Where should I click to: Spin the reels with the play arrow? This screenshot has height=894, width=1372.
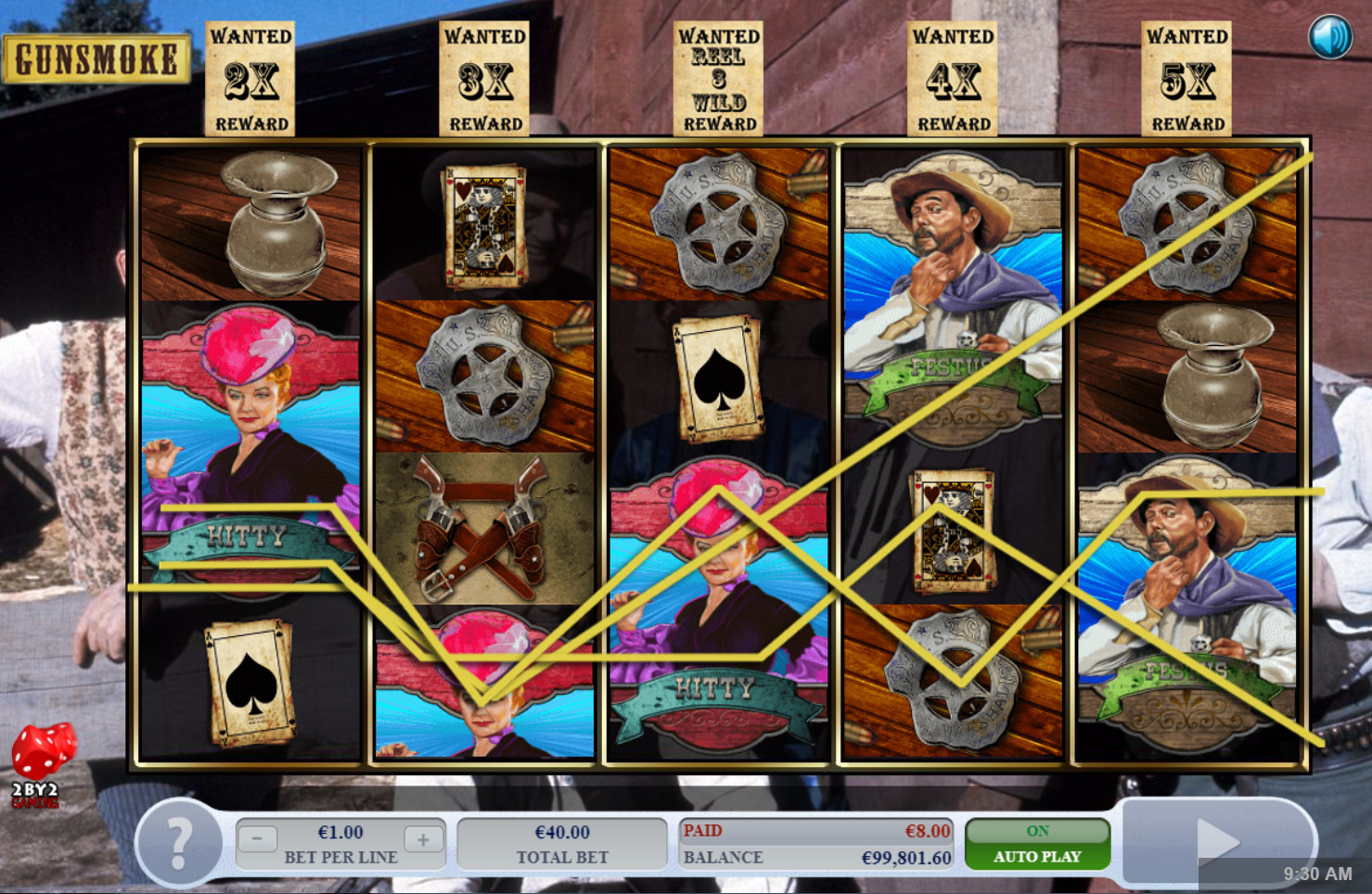click(1217, 841)
